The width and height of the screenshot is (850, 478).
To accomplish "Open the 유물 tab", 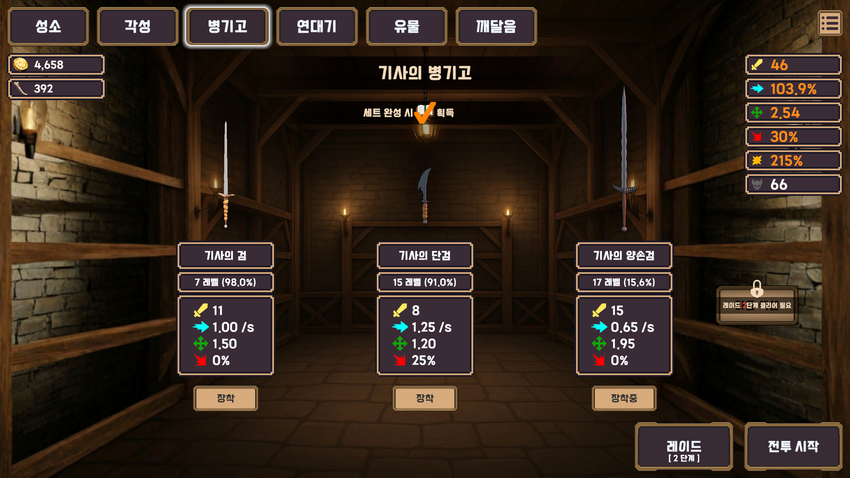I will 406,27.
